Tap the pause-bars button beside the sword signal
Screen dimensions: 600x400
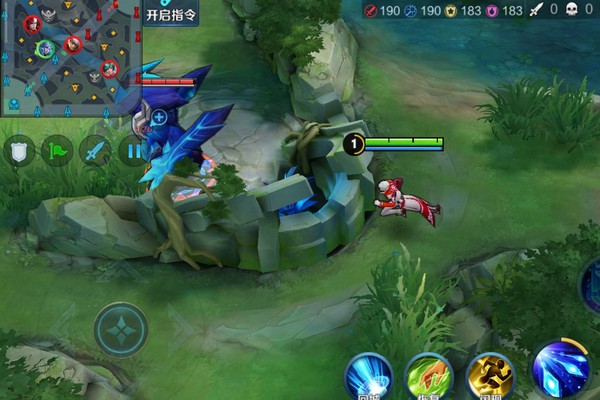click(131, 151)
